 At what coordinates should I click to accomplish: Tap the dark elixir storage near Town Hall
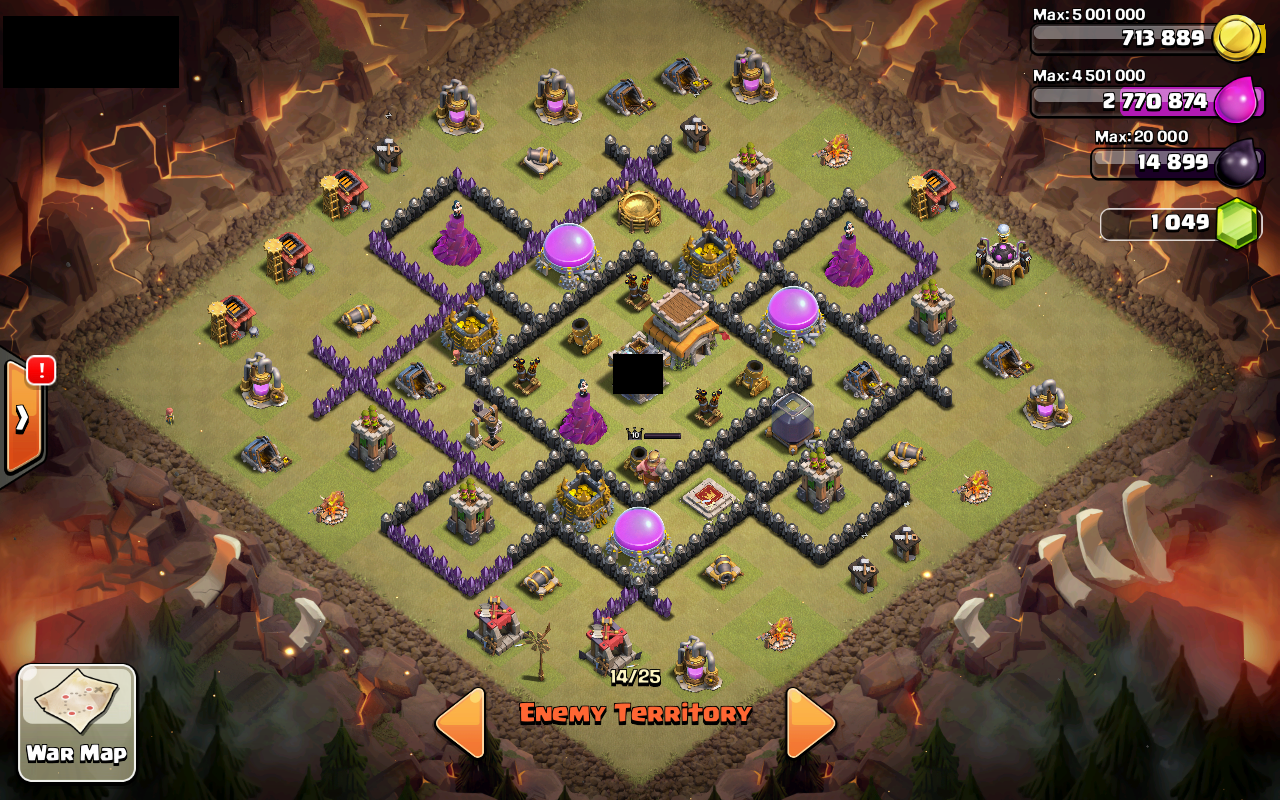click(x=790, y=420)
